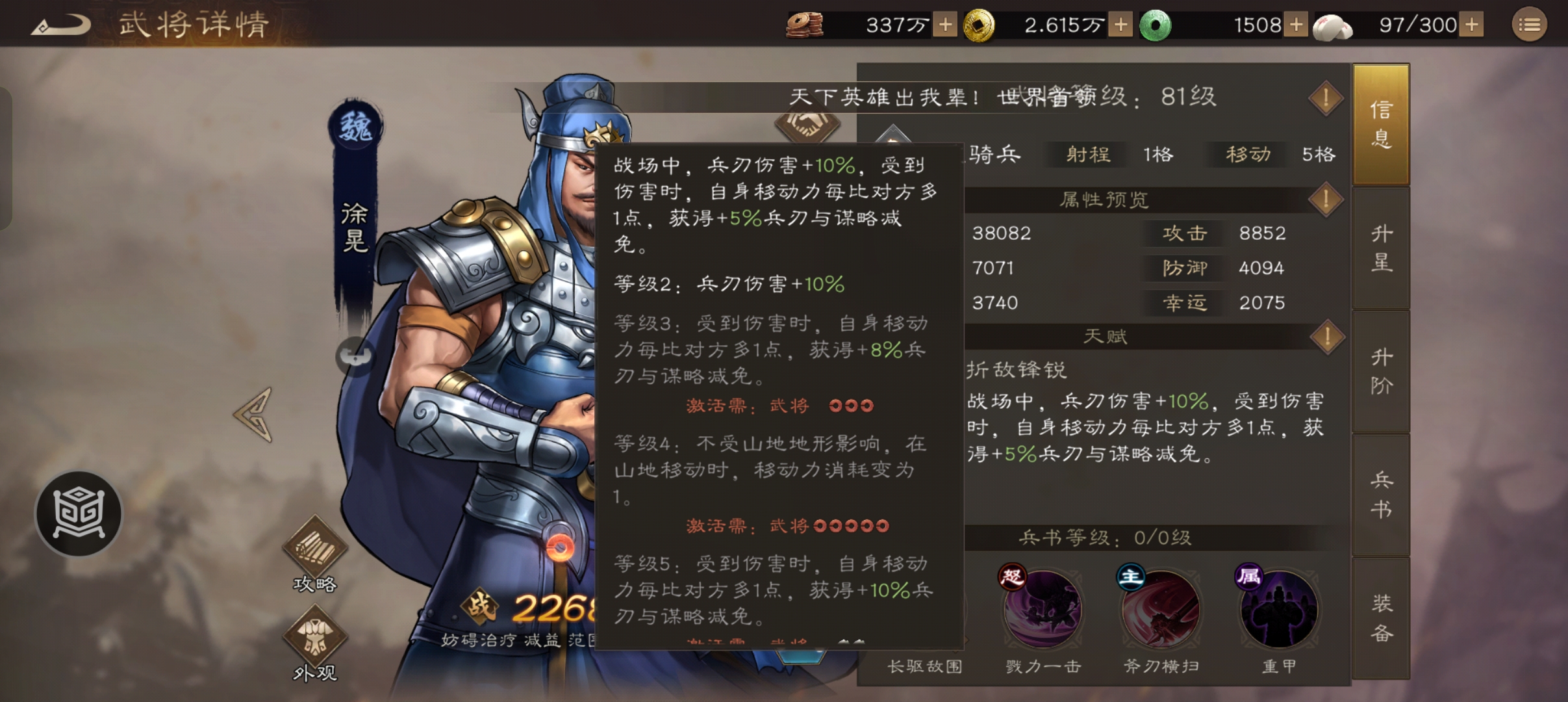1568x702 pixels.
Task: Toggle the lock icon beside the general portrait
Action: (355, 357)
